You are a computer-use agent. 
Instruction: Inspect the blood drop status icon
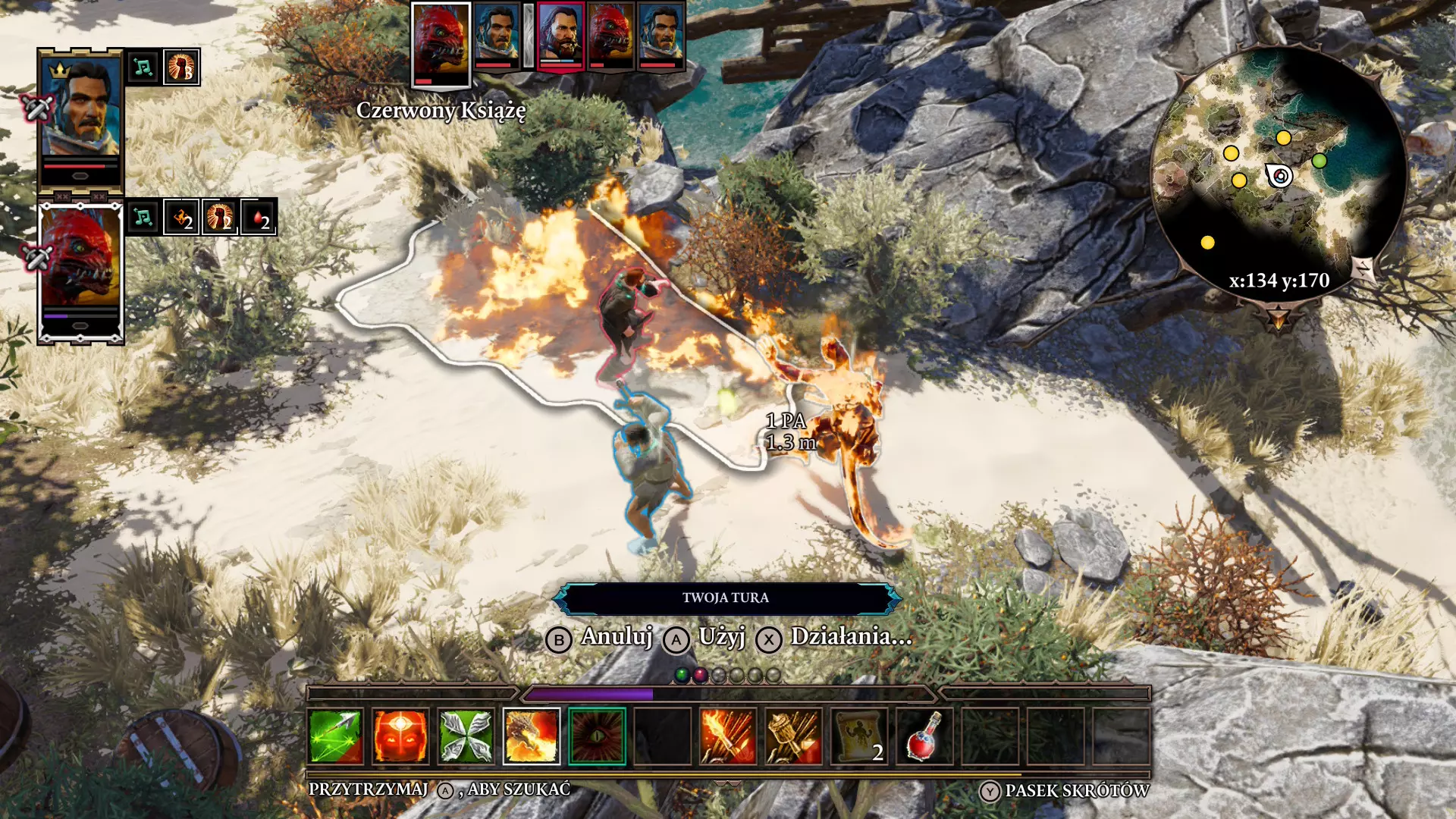[259, 218]
